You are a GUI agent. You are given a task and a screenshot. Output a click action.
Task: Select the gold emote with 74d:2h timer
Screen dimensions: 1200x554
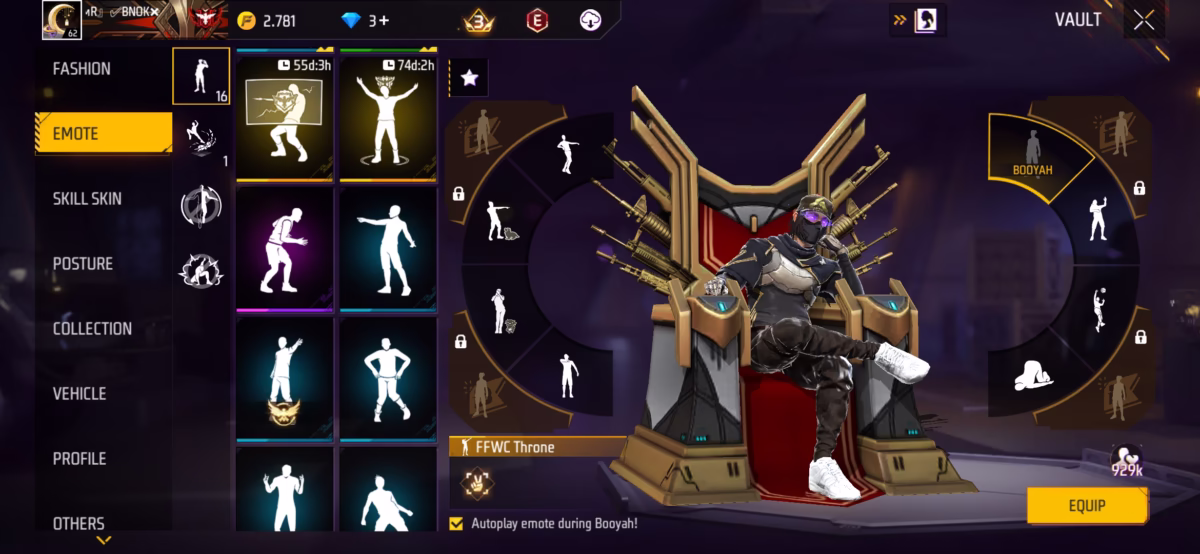(x=388, y=118)
